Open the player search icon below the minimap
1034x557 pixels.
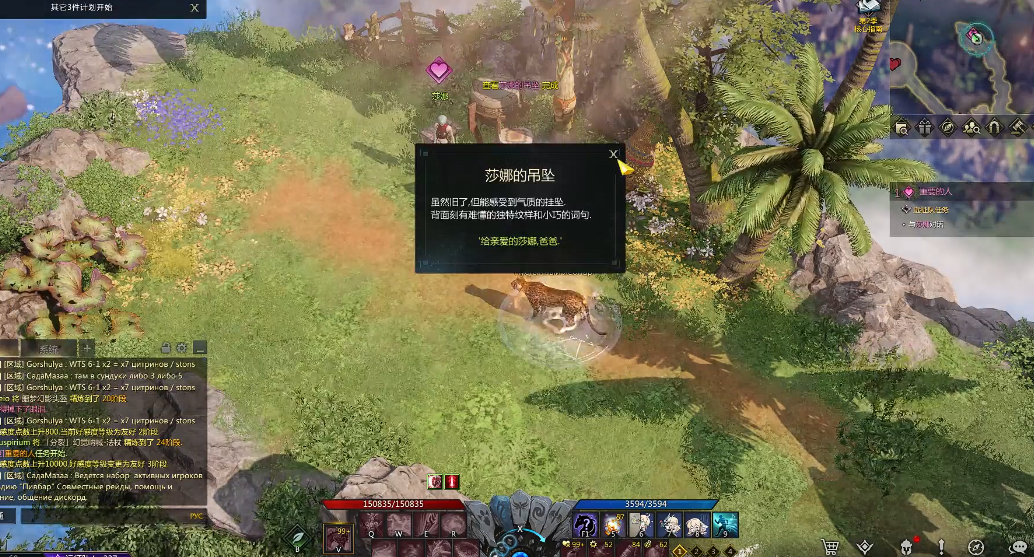[972, 127]
